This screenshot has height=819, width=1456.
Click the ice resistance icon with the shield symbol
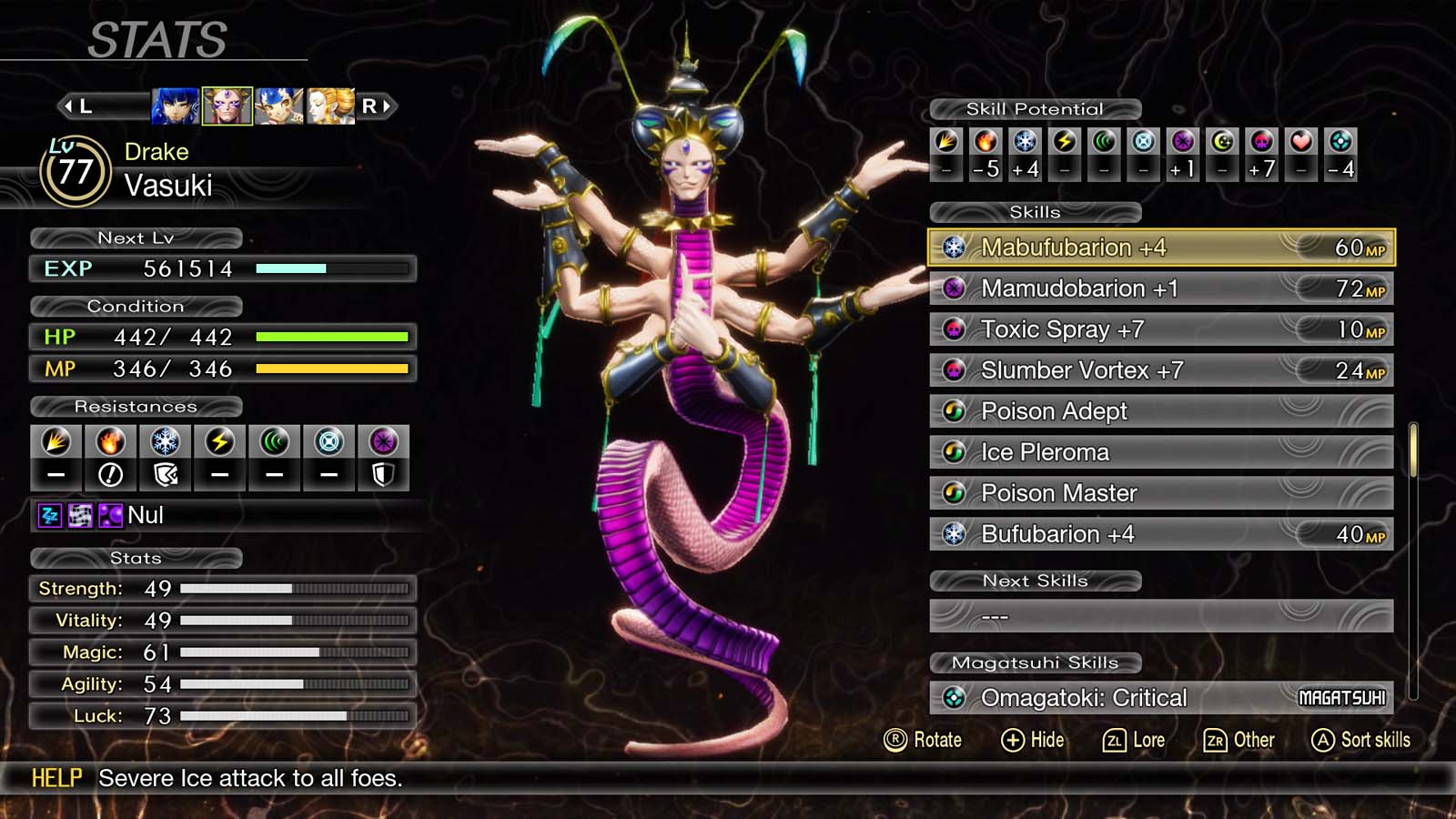point(166,458)
